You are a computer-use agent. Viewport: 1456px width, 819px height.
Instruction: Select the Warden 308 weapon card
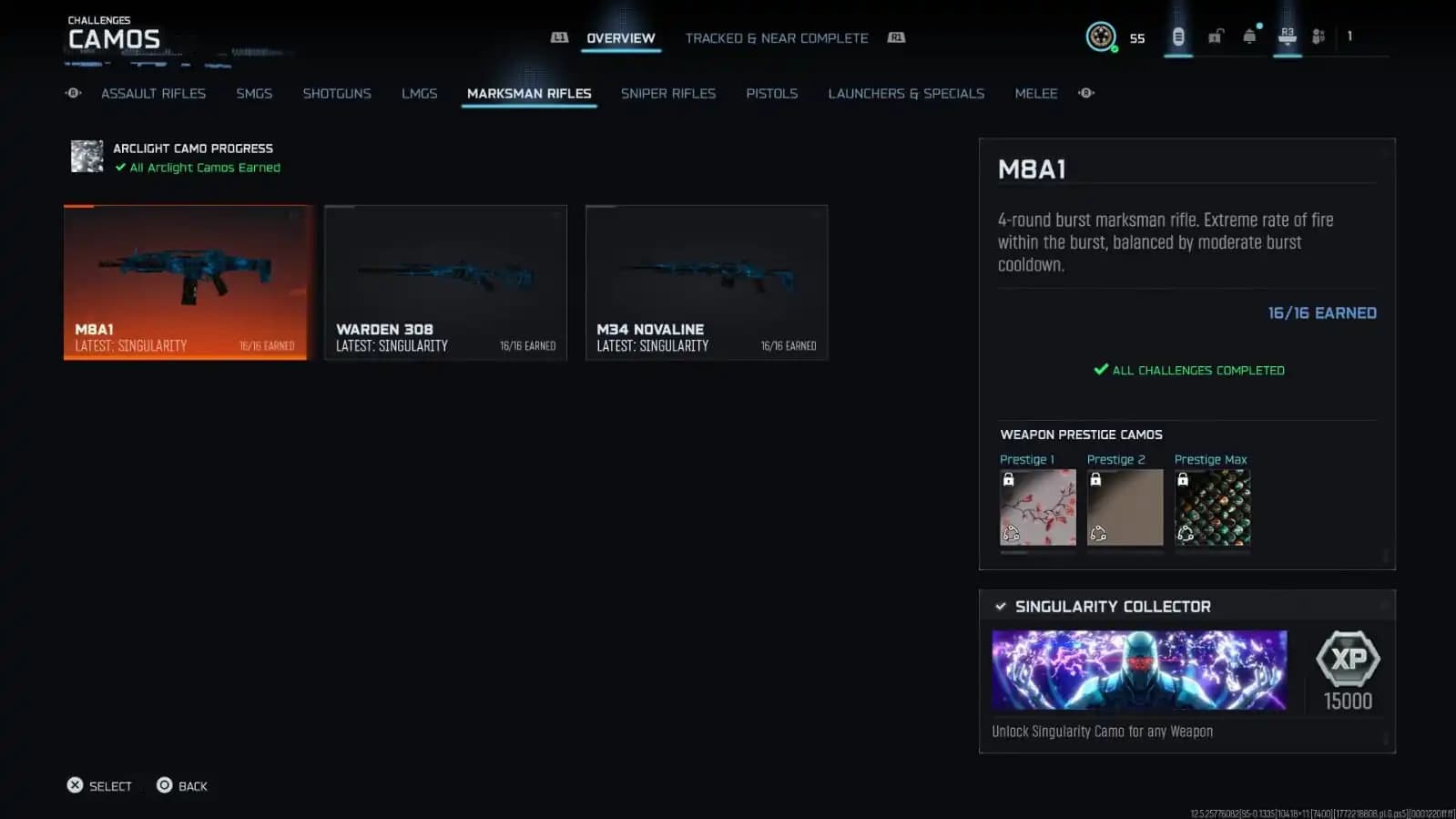click(x=445, y=282)
